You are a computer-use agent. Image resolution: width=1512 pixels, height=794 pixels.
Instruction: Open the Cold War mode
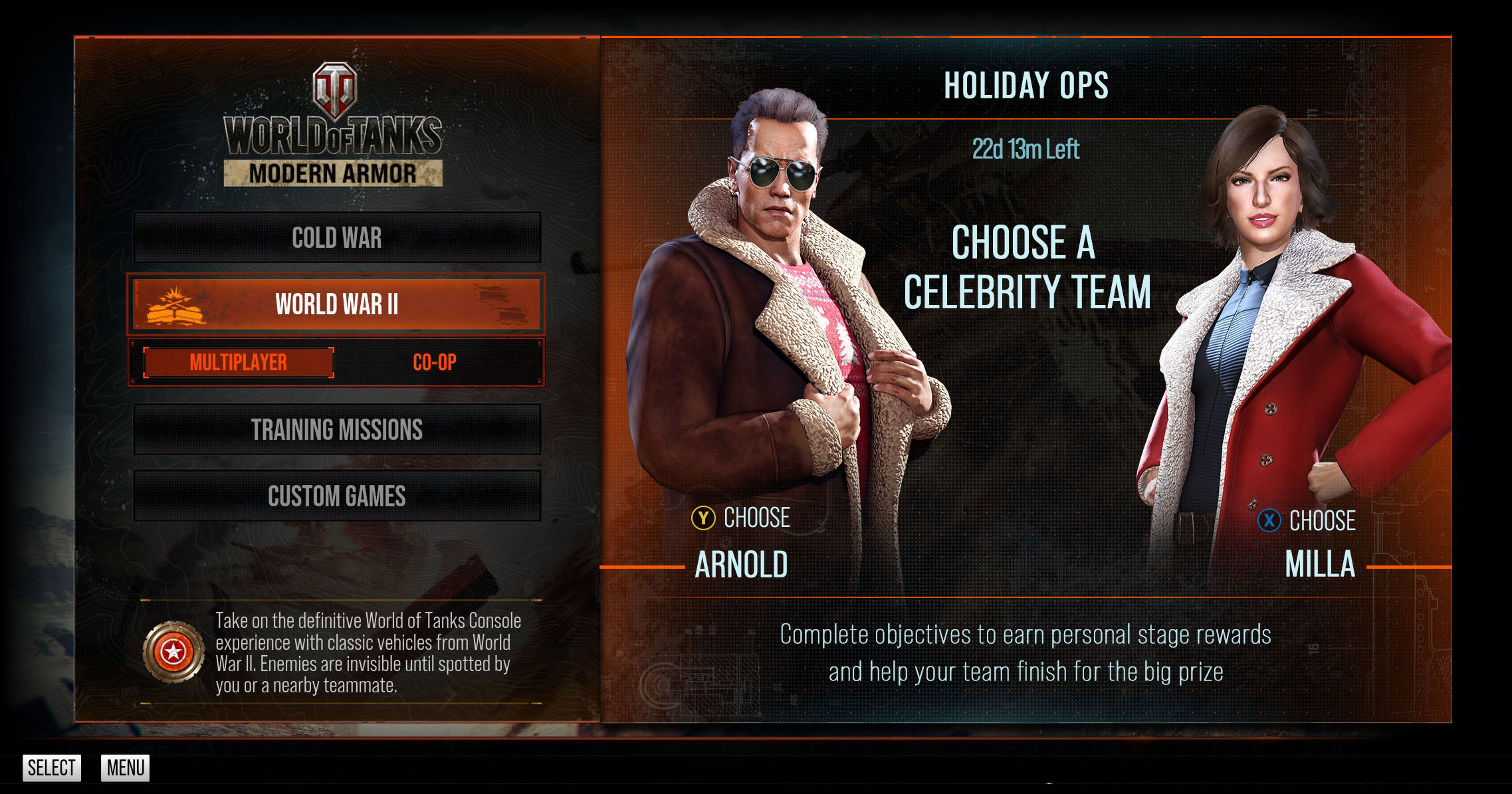pos(337,238)
